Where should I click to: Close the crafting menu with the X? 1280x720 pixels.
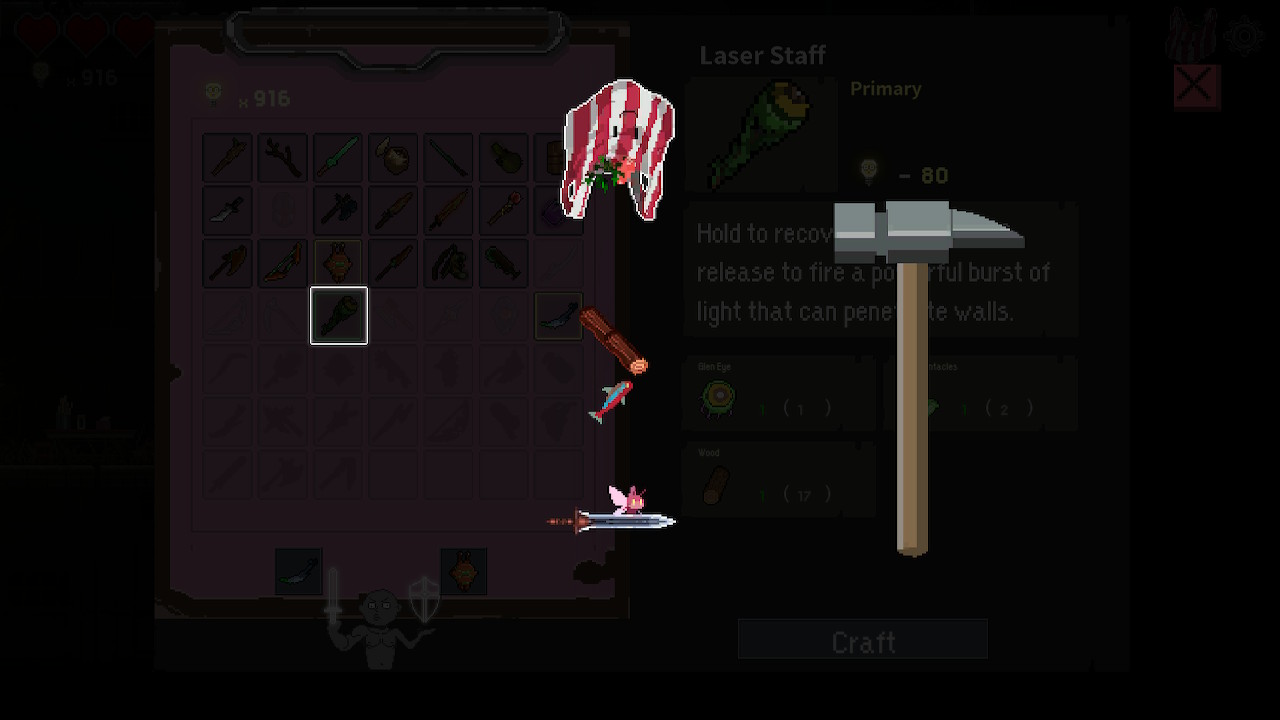point(1196,87)
